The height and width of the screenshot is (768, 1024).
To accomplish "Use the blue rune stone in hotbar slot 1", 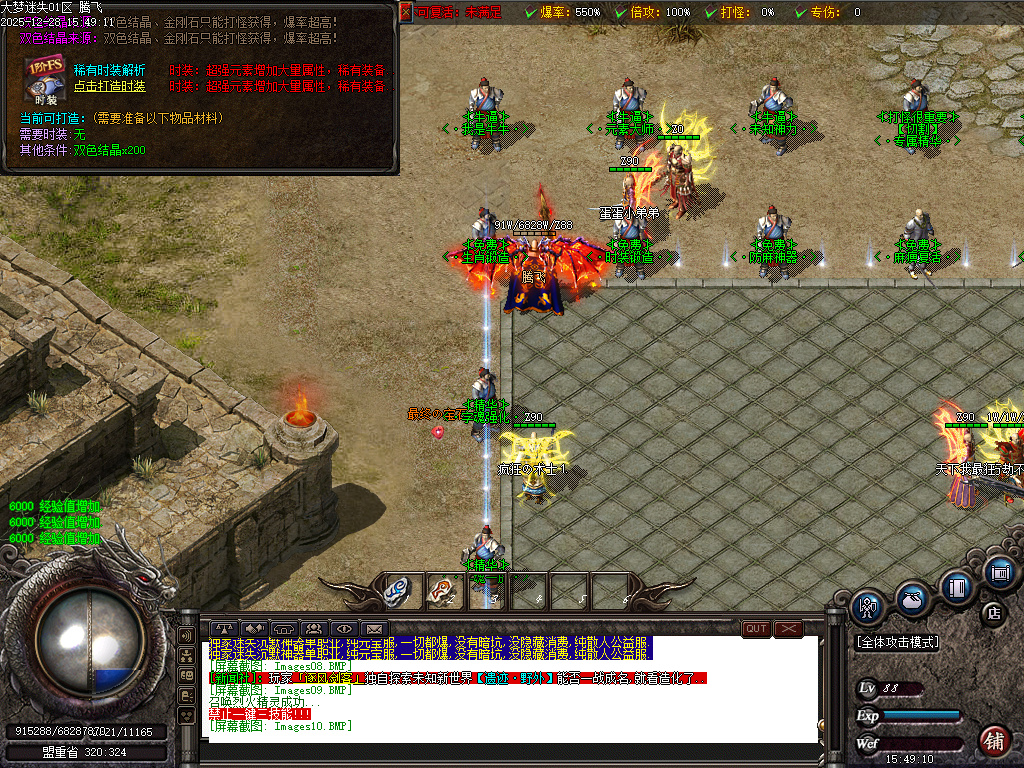I will point(401,590).
